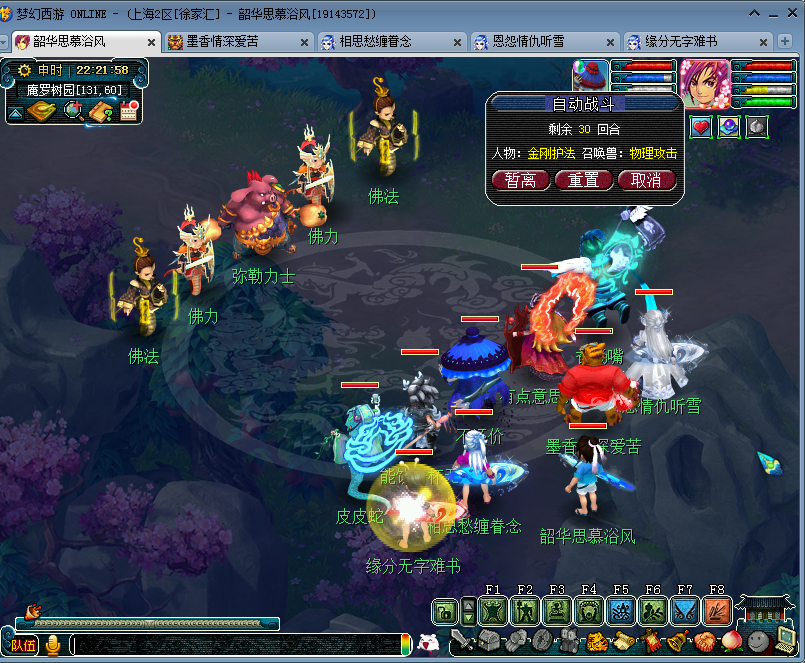Use the blue F5 skill slot
This screenshot has height=663, width=805.
[620, 610]
